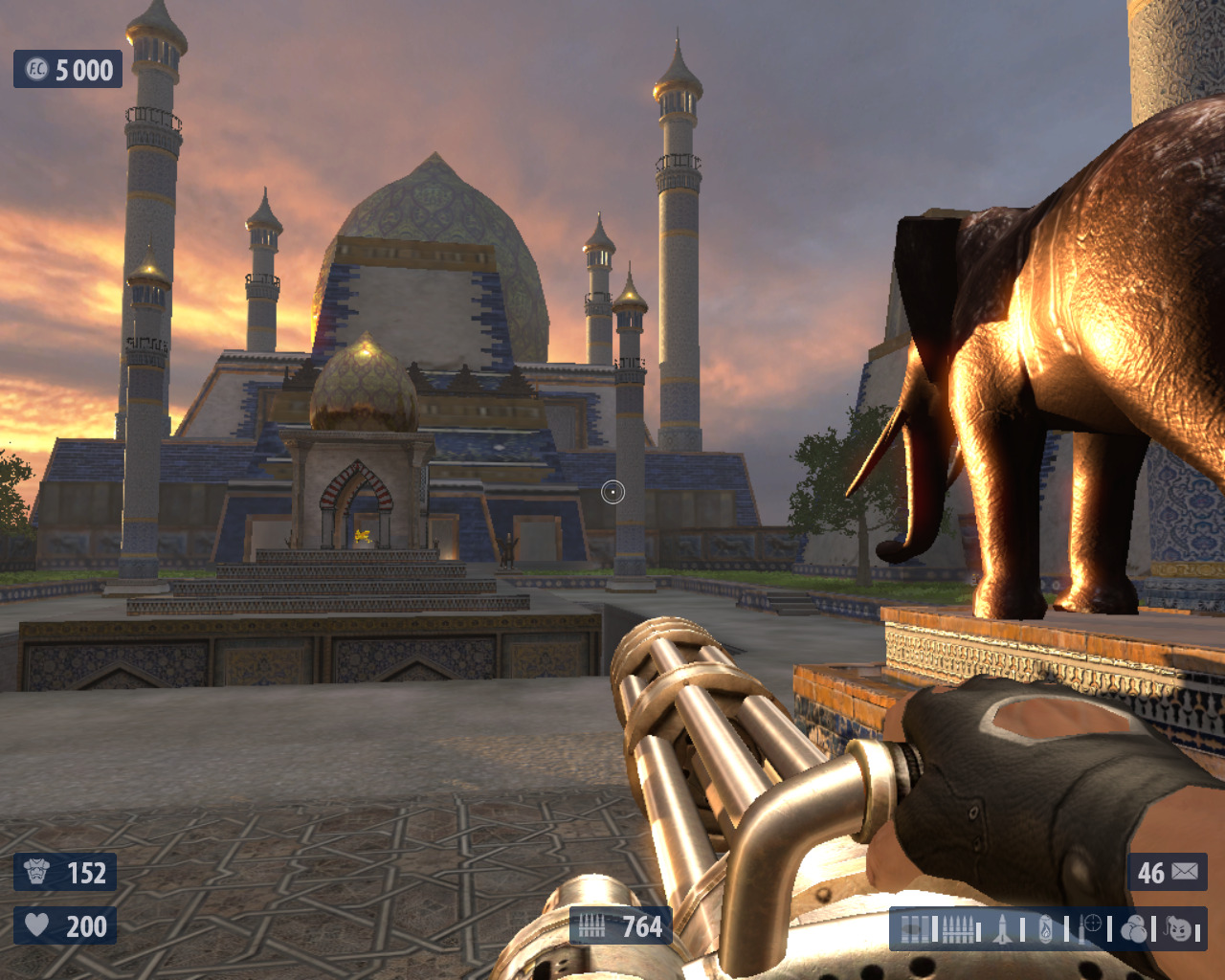Choose the cannonballs ammo icon

tap(1134, 929)
